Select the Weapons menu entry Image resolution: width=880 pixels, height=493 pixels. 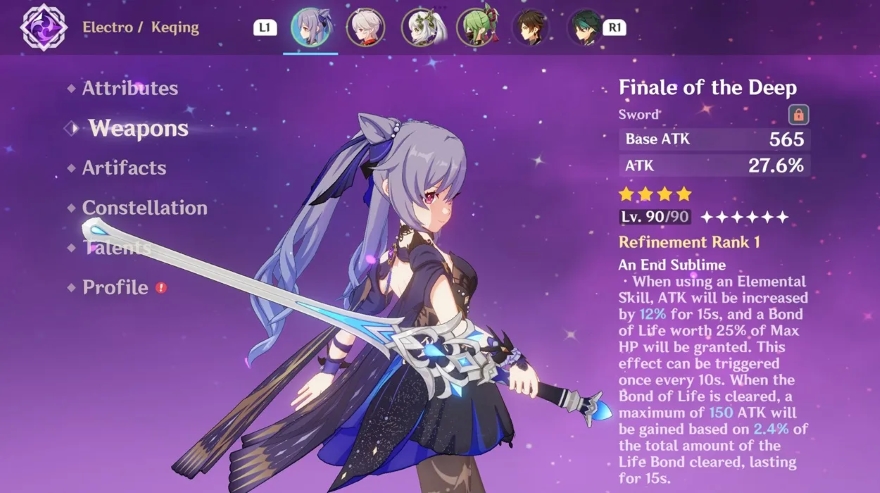pos(138,128)
